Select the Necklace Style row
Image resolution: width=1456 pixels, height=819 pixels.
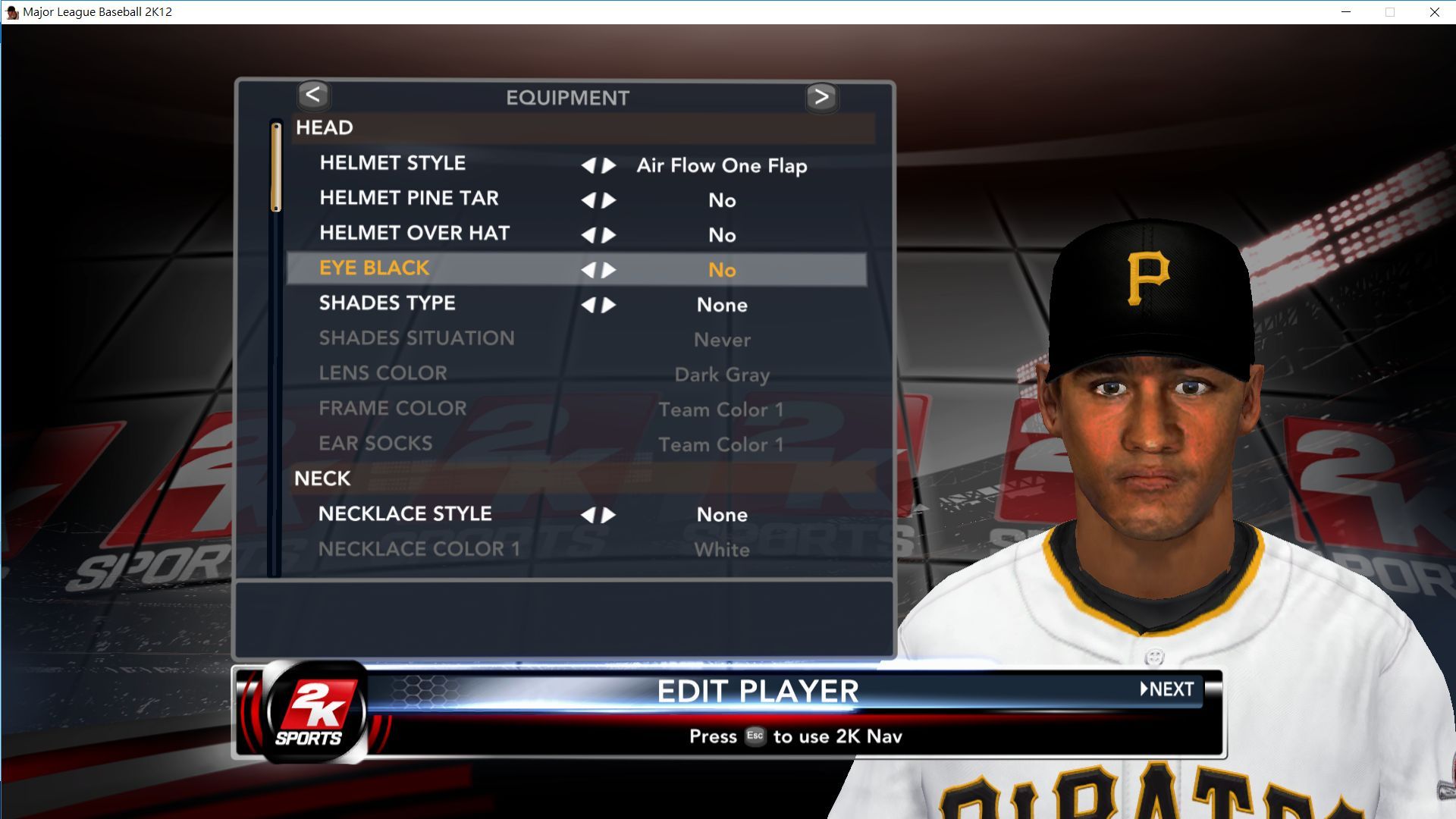pos(405,514)
